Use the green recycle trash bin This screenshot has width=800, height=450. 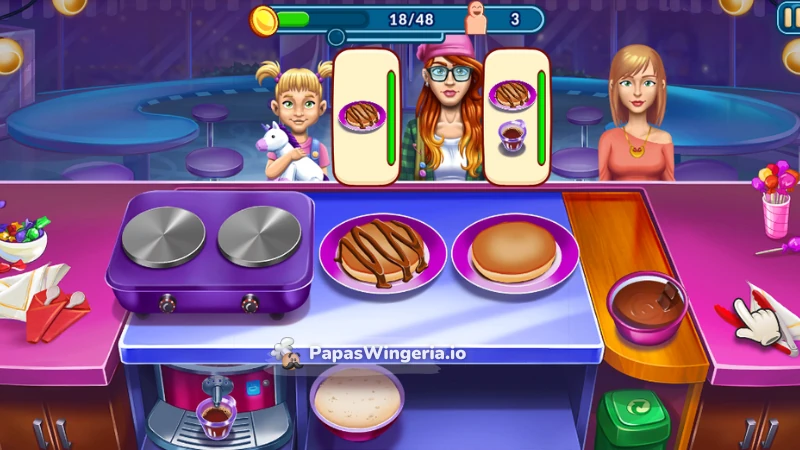[633, 420]
